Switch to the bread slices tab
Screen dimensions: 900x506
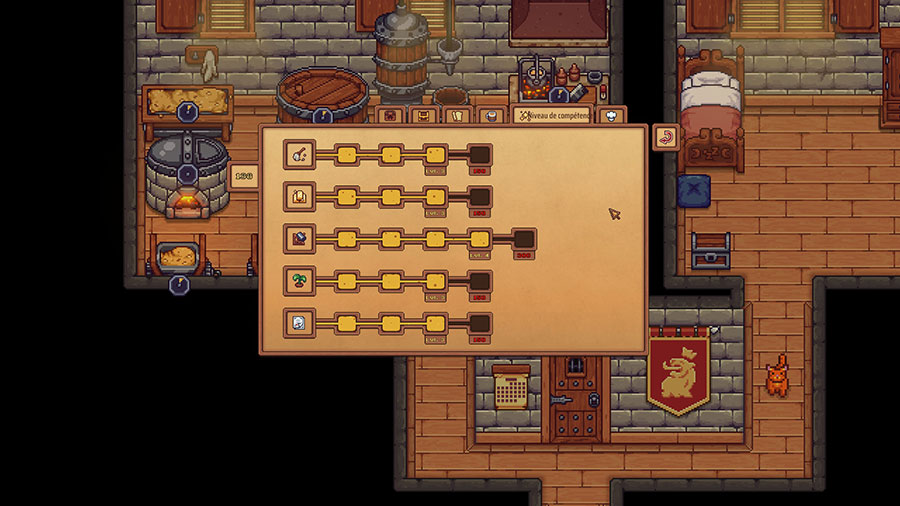tap(458, 115)
